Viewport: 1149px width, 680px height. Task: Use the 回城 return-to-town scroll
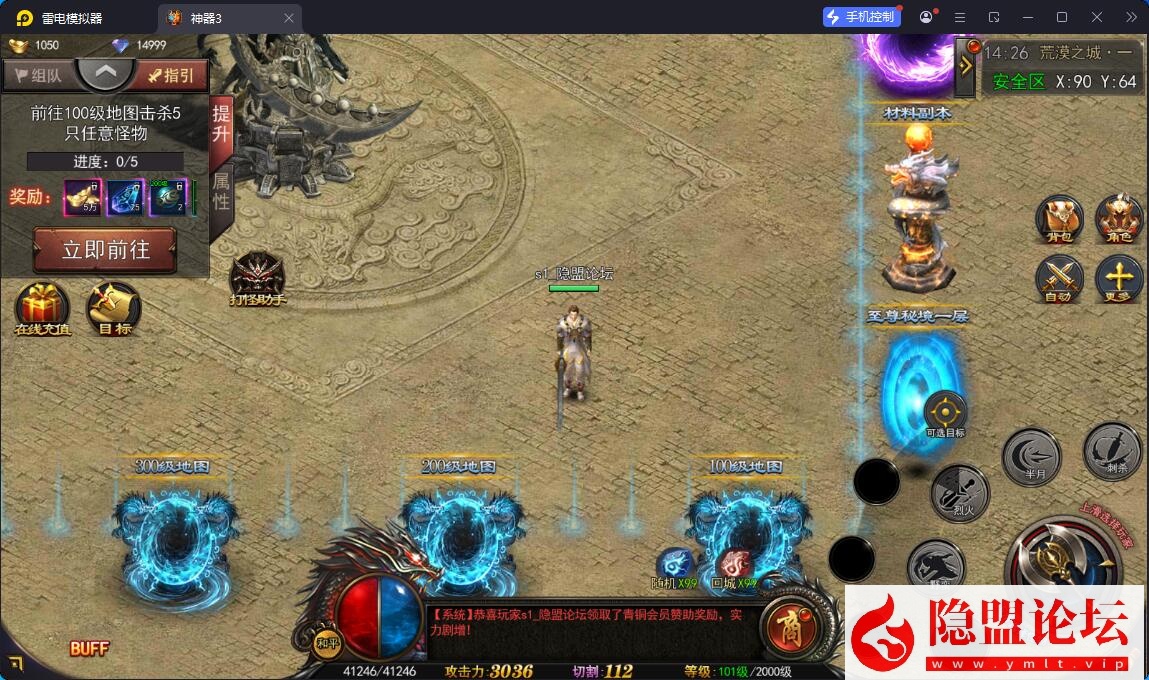pyautogui.click(x=734, y=565)
